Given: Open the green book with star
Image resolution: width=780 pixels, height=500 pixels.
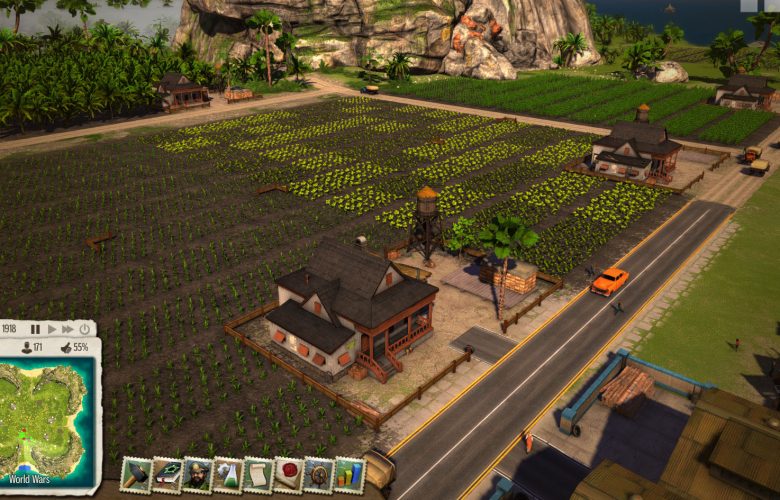Looking at the screenshot, I should point(167,474).
